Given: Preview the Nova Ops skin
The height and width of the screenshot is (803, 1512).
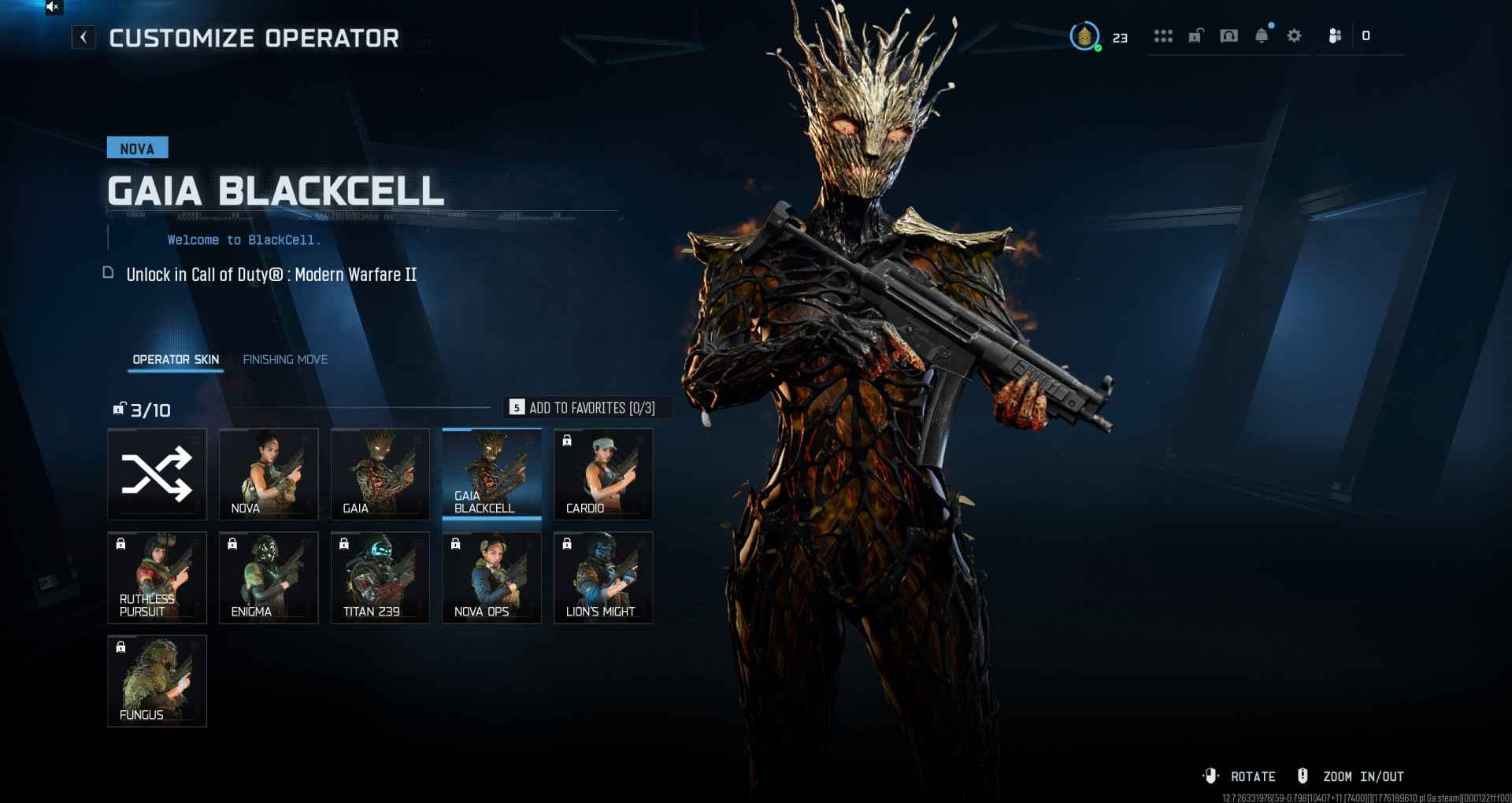Looking at the screenshot, I should pyautogui.click(x=492, y=578).
